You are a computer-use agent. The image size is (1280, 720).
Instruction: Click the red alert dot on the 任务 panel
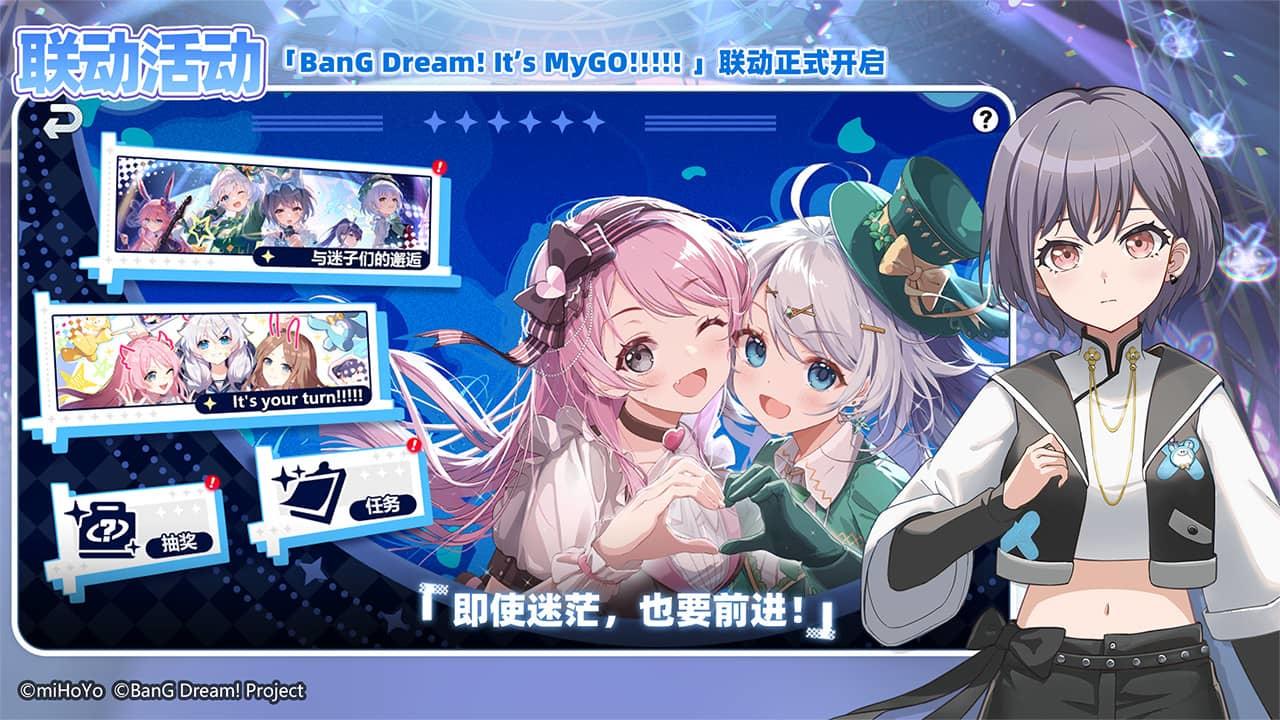412,445
